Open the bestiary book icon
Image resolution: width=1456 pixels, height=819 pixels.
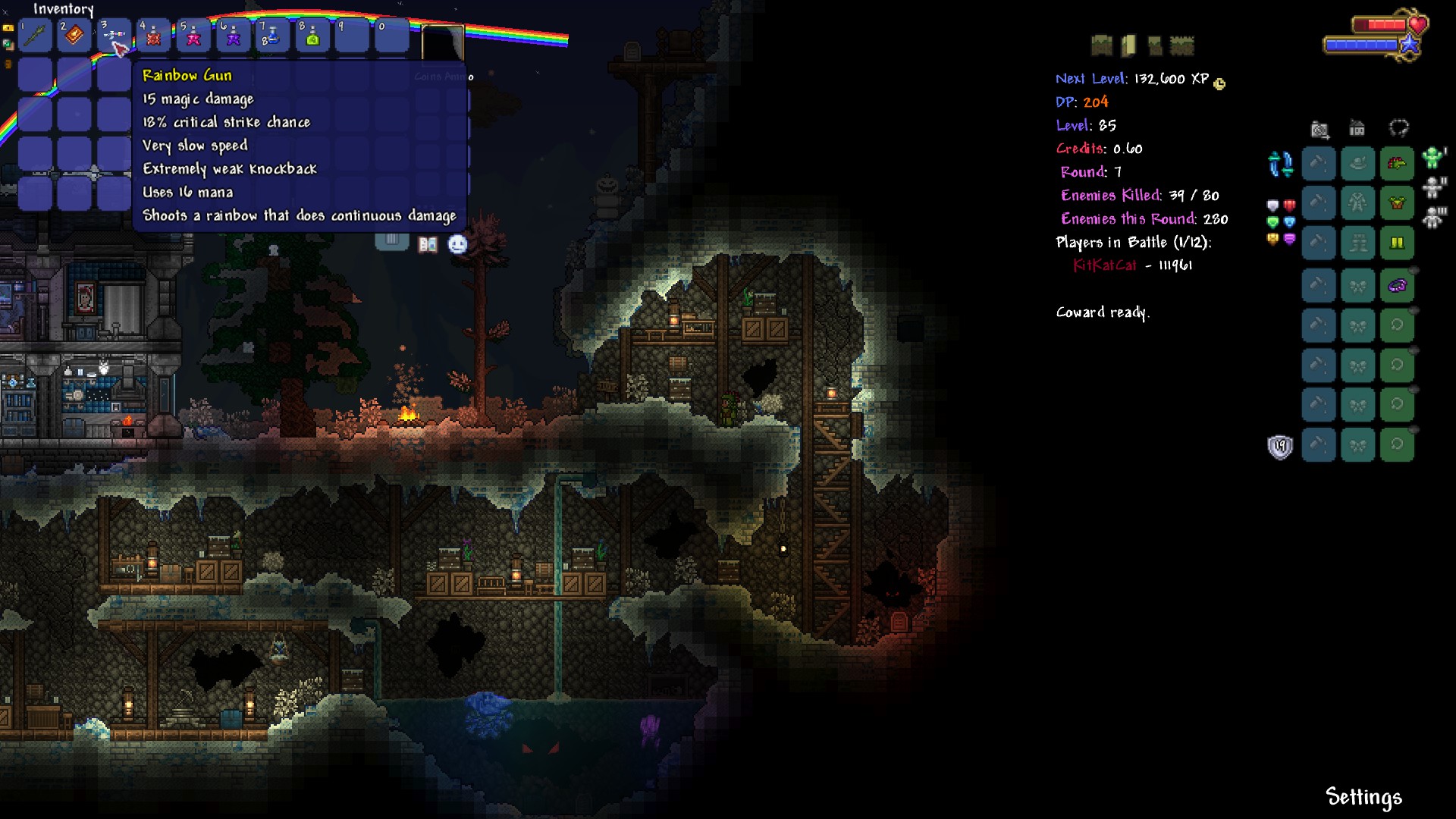coord(428,244)
